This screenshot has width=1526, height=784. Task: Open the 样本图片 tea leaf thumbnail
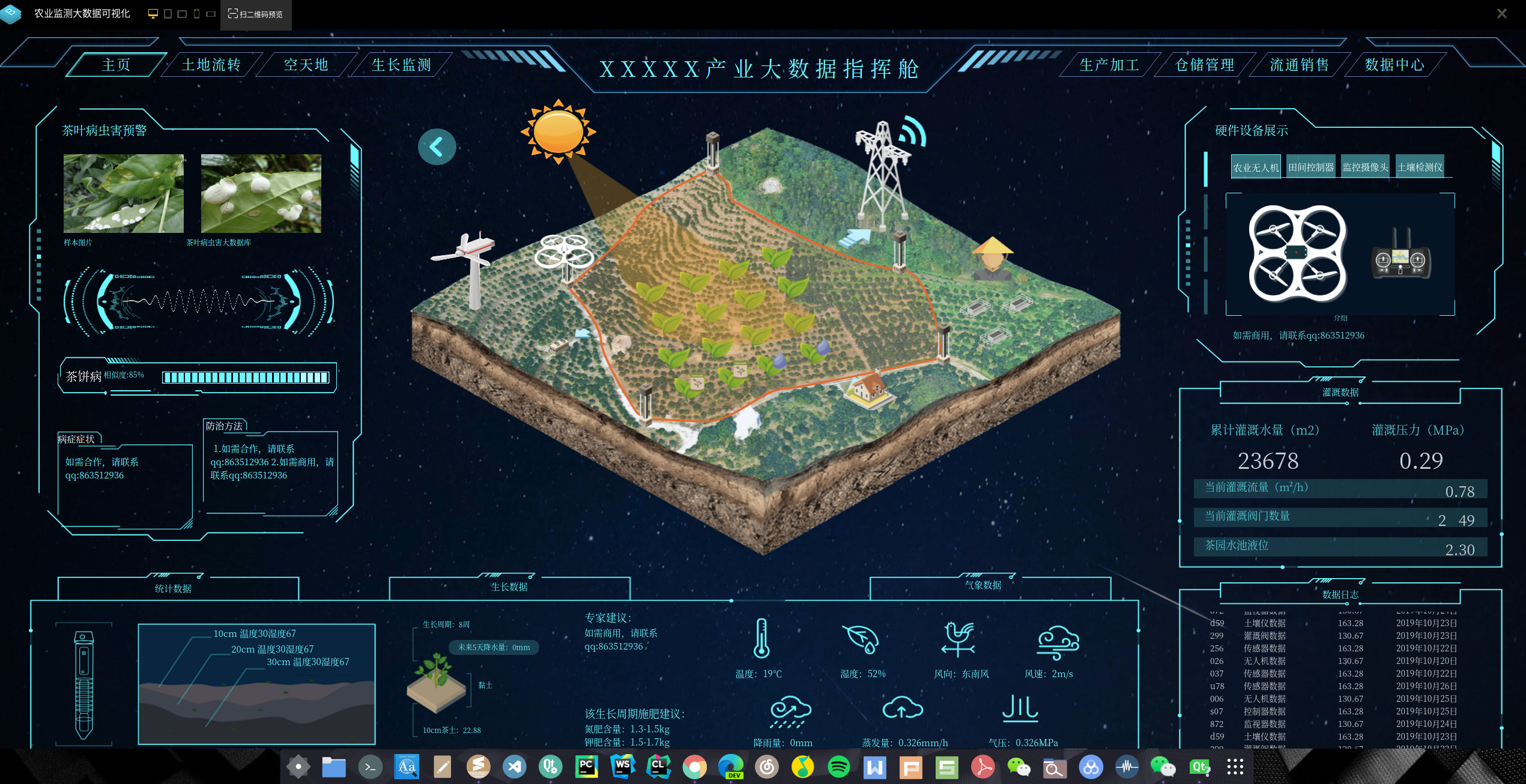click(124, 193)
